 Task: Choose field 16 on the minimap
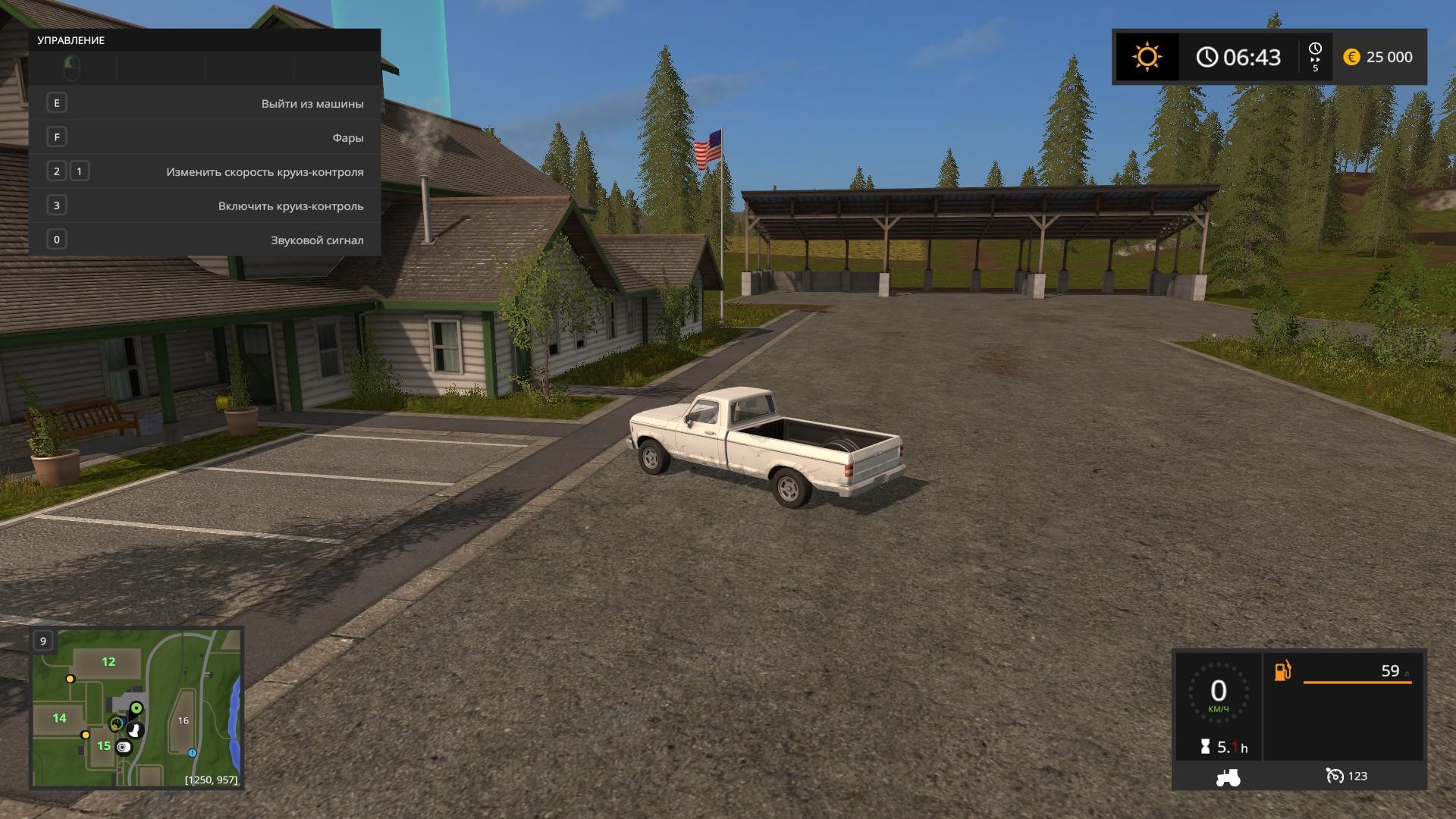(183, 720)
